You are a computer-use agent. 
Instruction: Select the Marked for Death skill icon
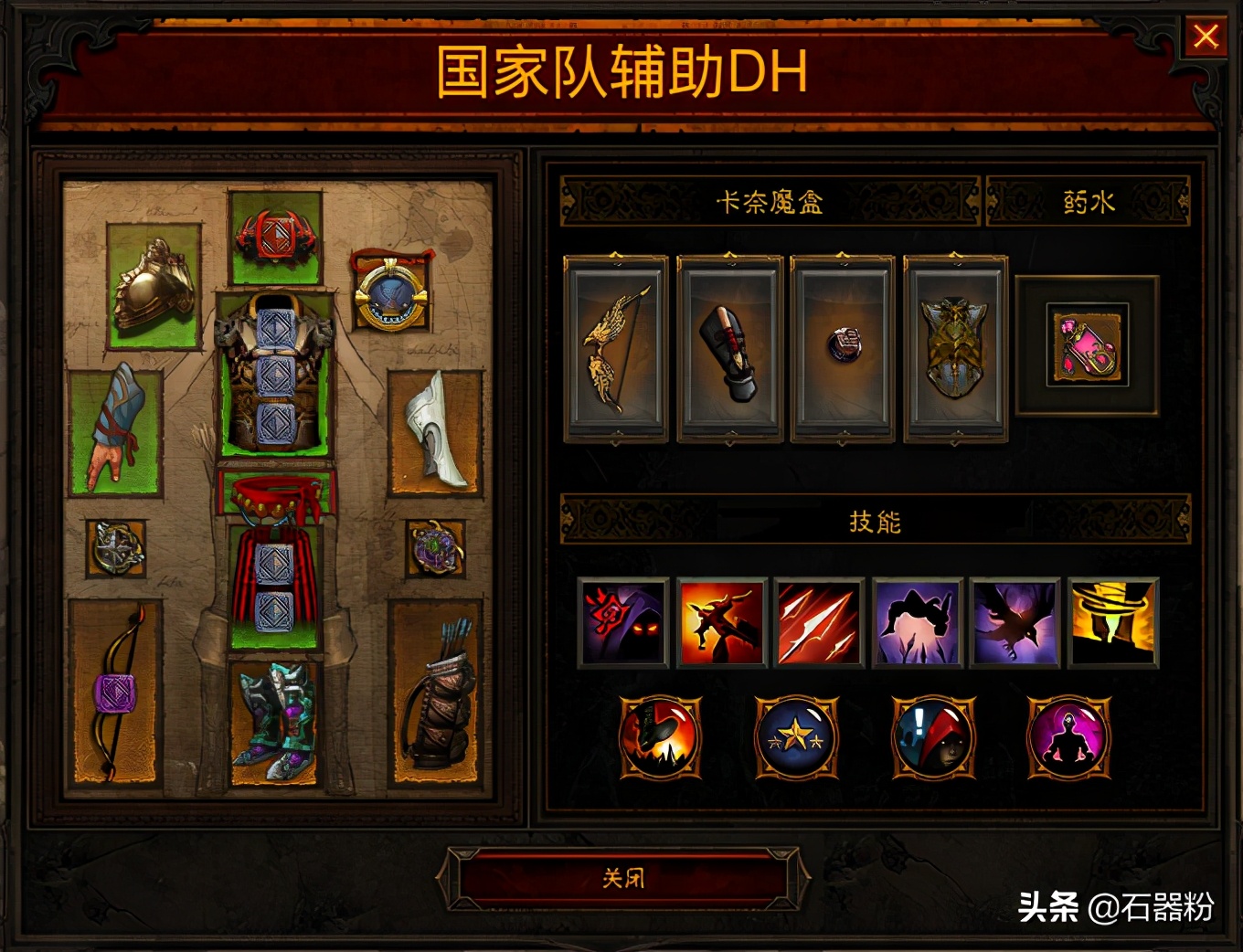point(622,624)
